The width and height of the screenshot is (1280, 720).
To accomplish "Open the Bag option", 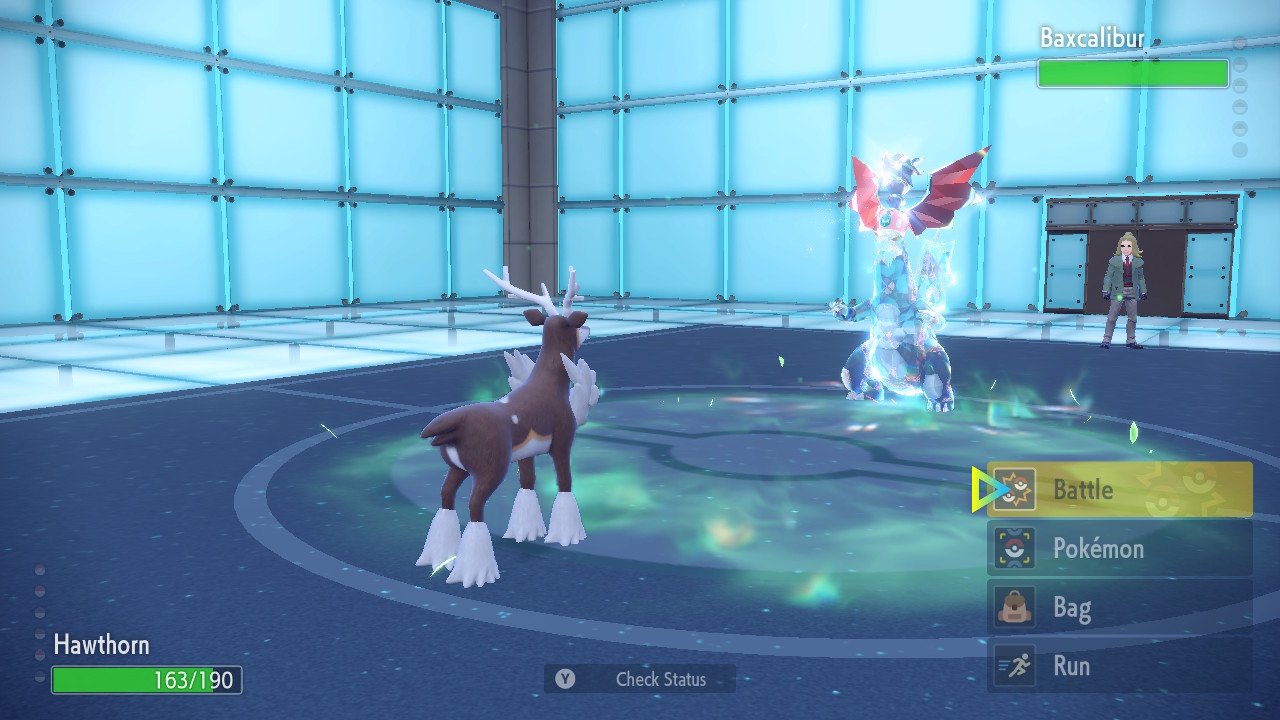I will click(1119, 608).
